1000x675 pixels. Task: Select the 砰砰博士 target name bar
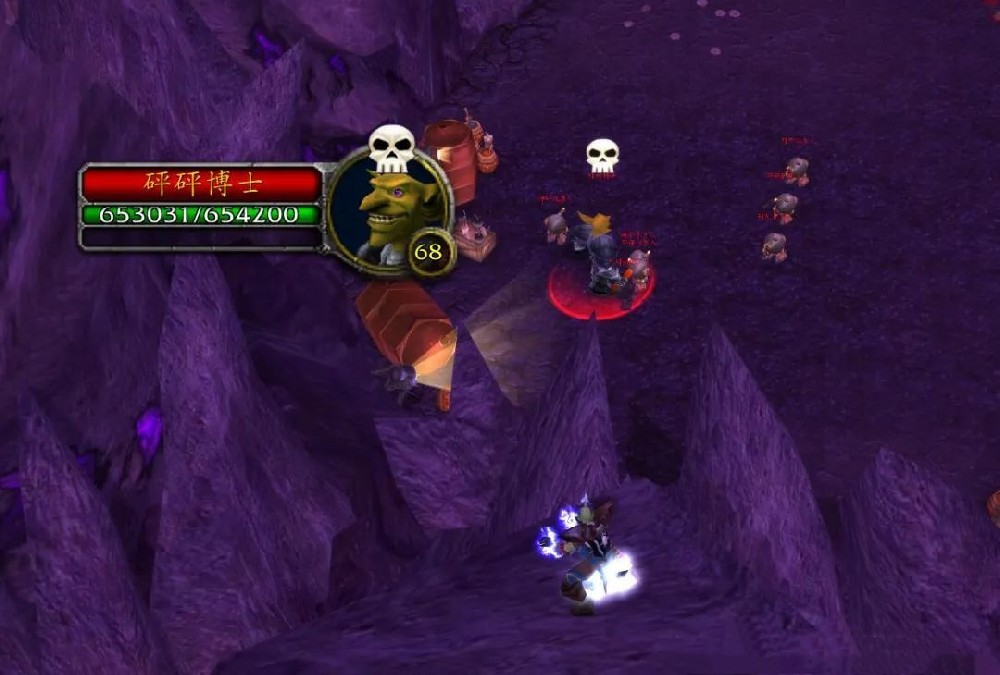201,184
